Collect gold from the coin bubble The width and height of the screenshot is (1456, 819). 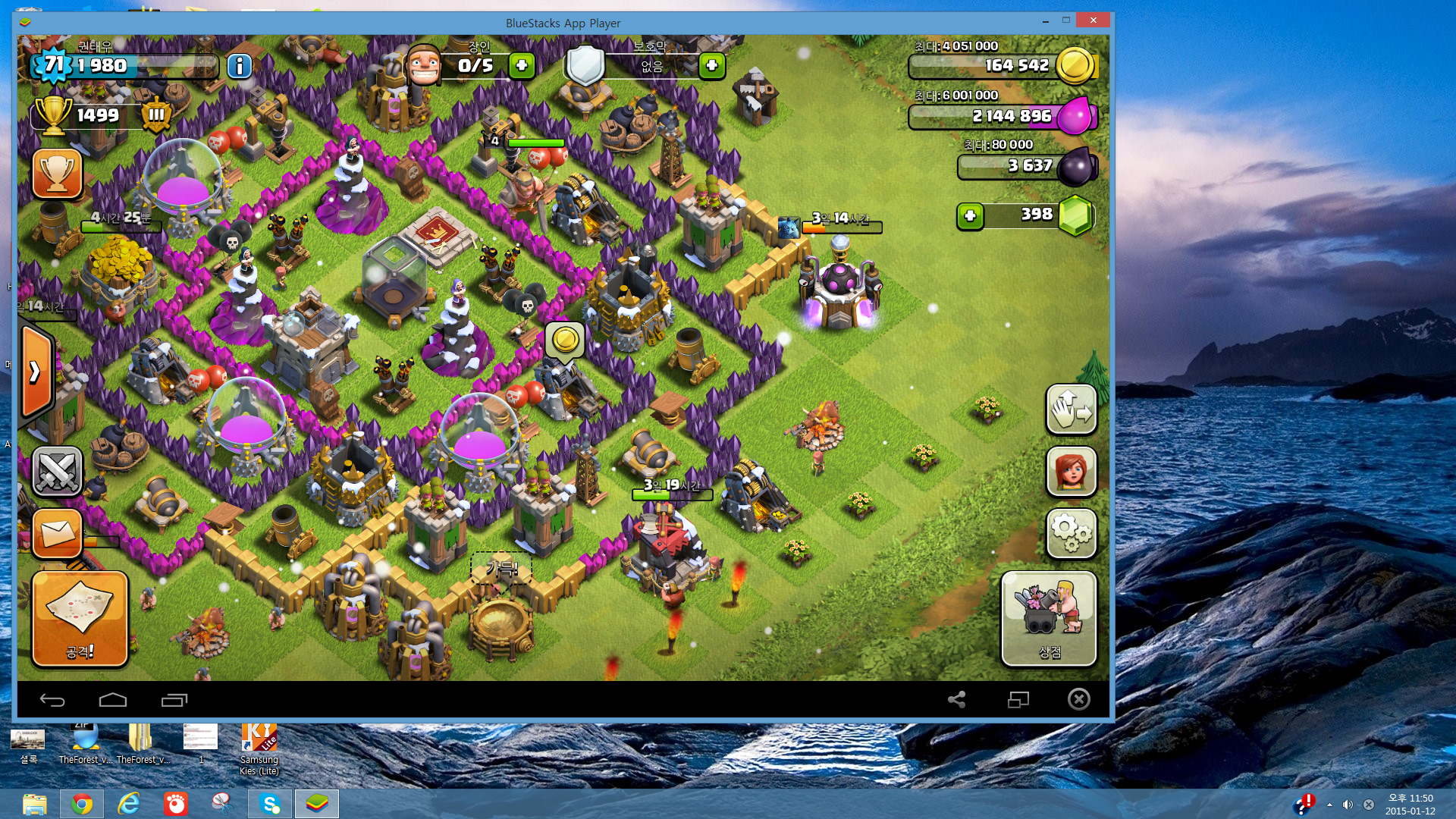click(565, 339)
